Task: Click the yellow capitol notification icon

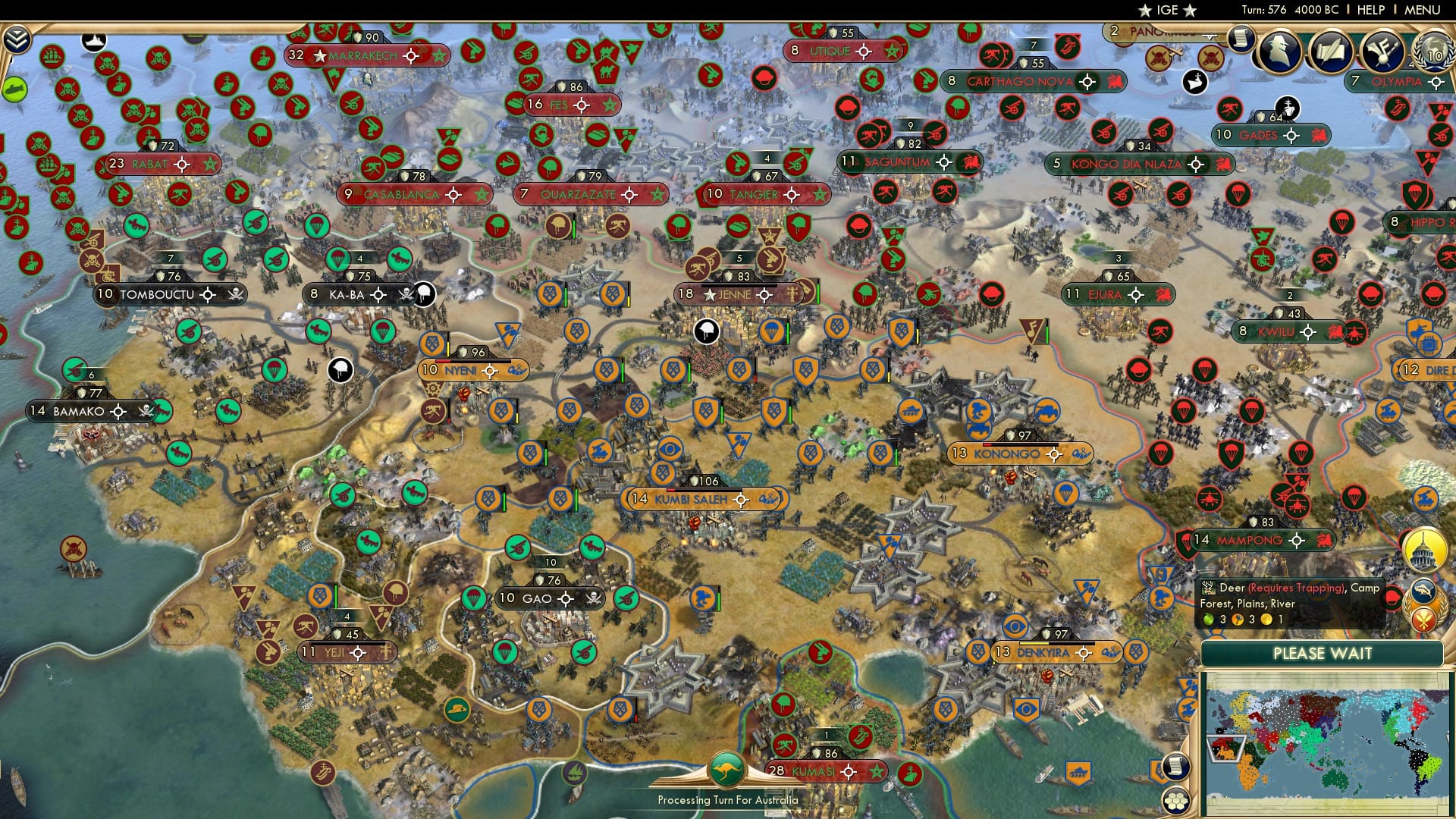Action: (1423, 551)
